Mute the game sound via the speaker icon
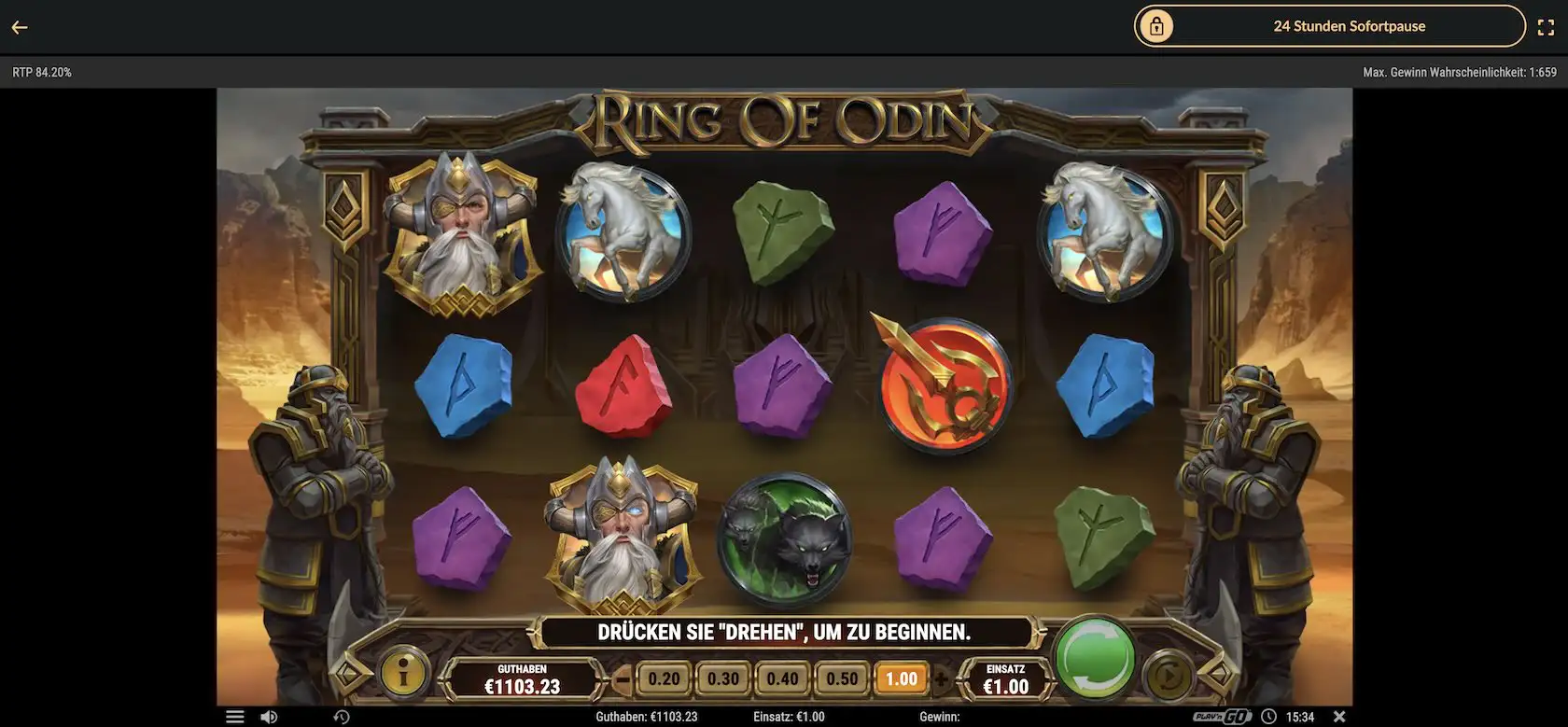This screenshot has width=1568, height=727. click(x=270, y=716)
